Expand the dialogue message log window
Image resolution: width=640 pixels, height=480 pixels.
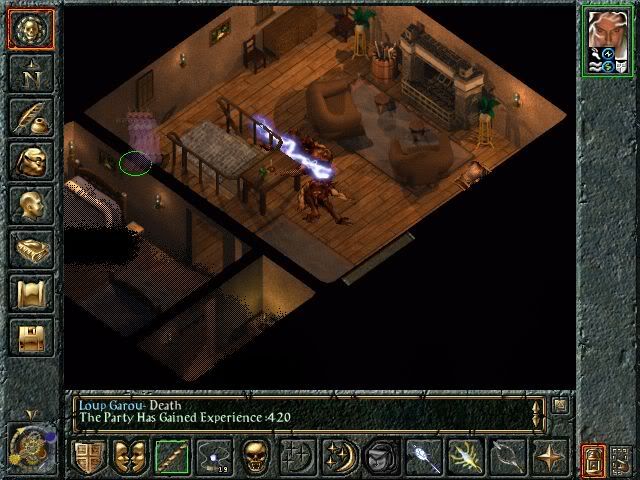coord(560,404)
